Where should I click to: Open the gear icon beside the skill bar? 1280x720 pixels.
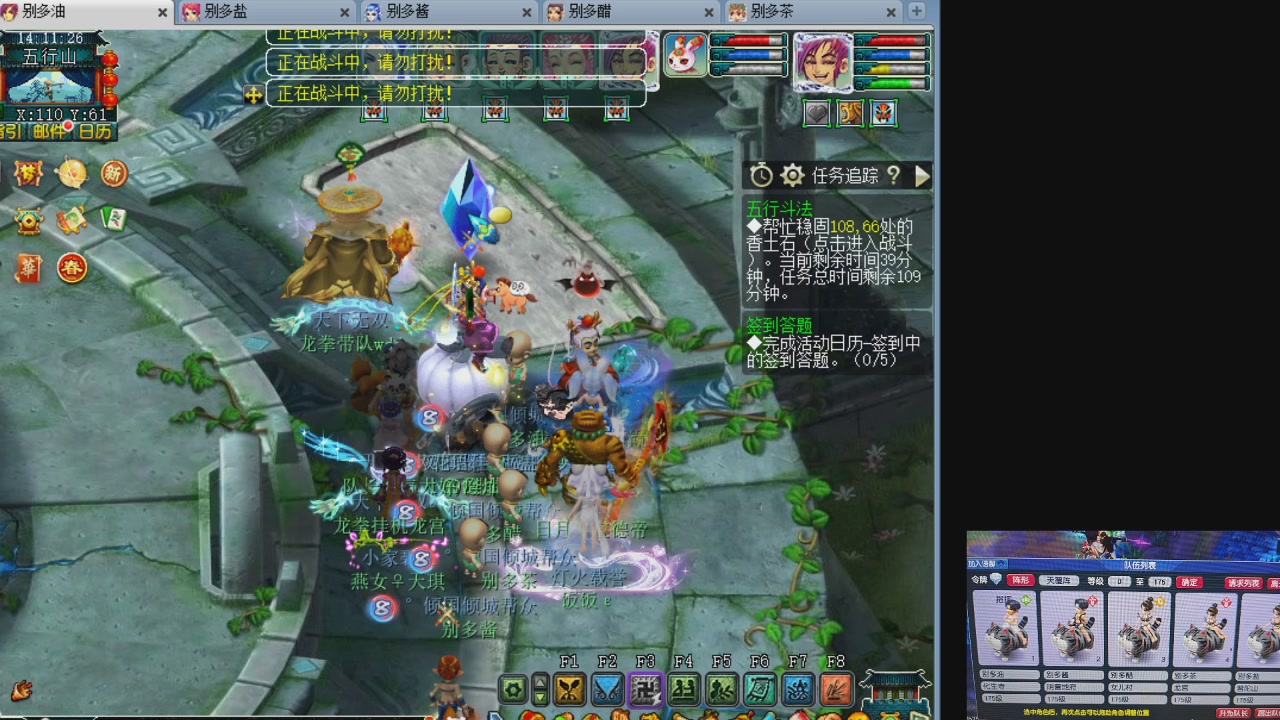tap(514, 692)
